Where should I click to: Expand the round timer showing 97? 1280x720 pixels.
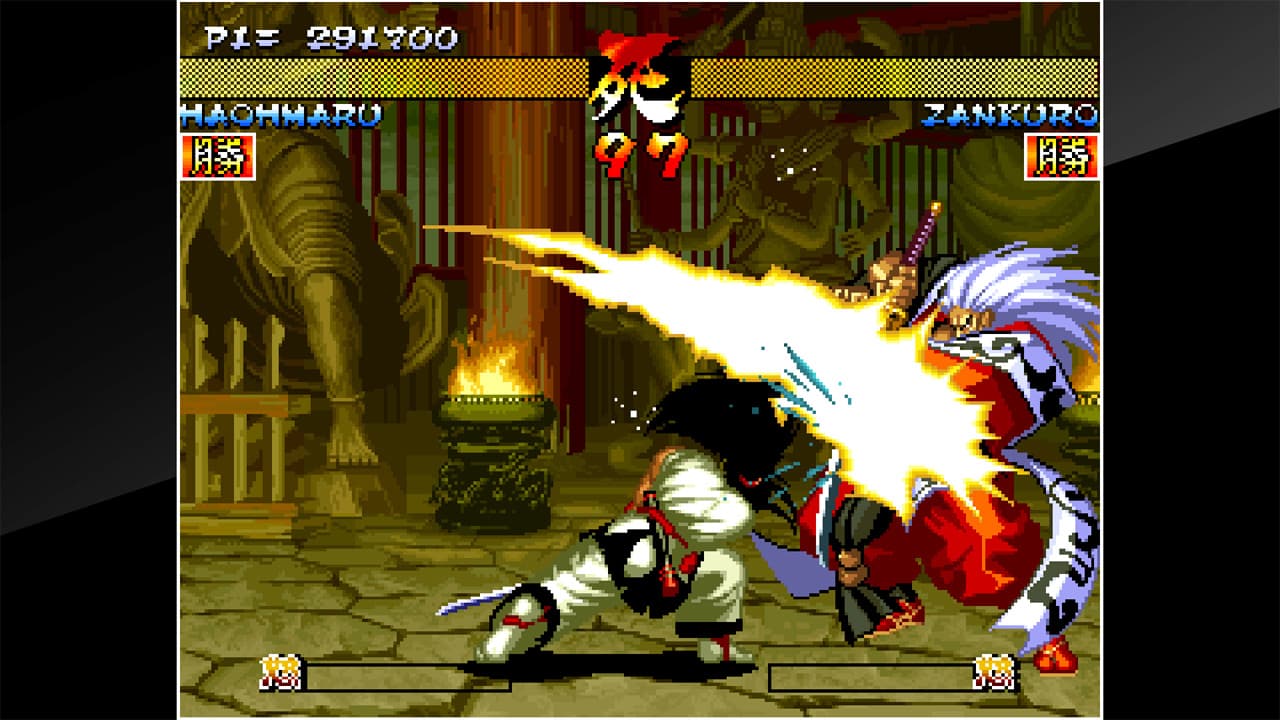640,152
